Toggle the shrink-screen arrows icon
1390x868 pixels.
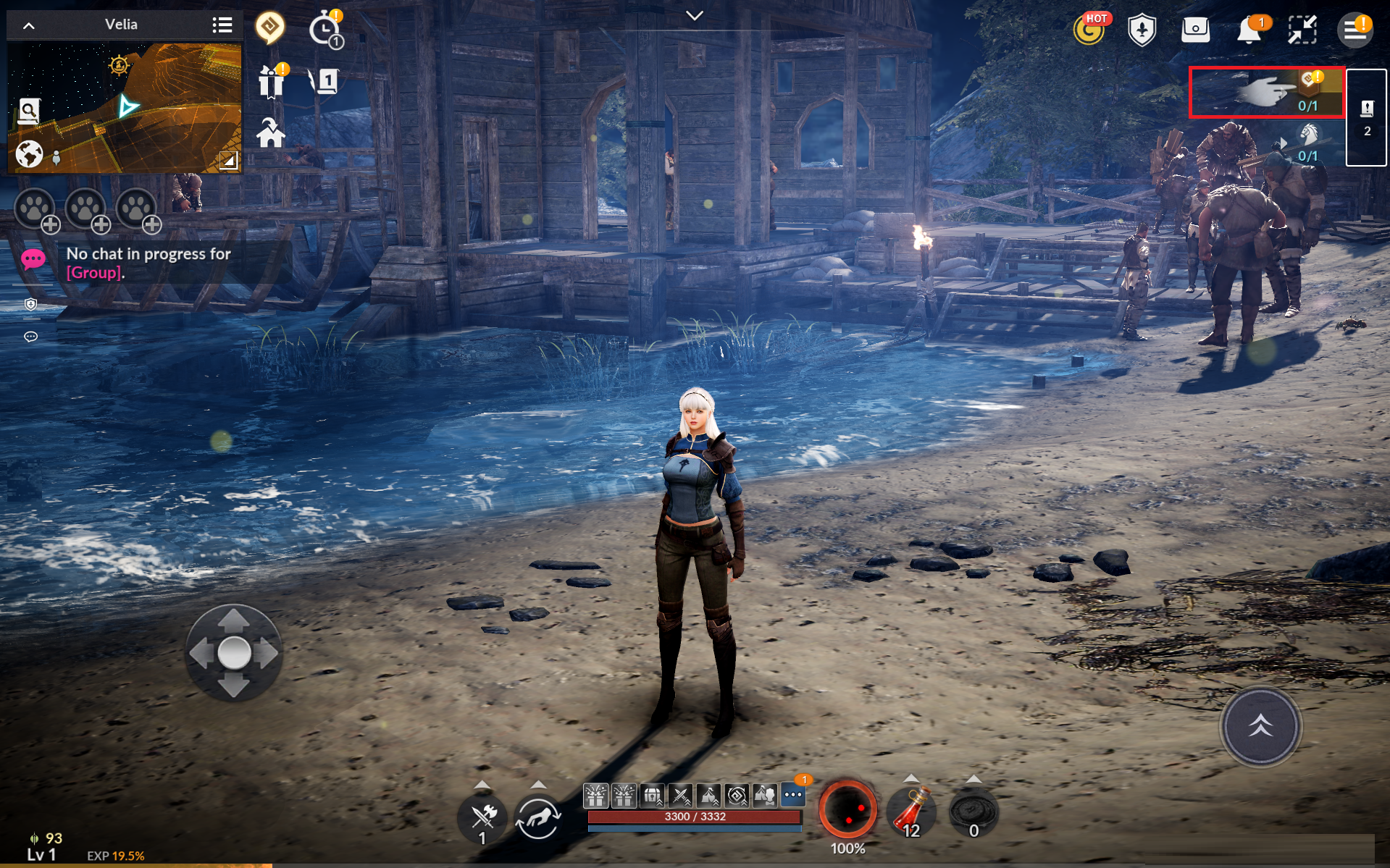[x=1302, y=30]
